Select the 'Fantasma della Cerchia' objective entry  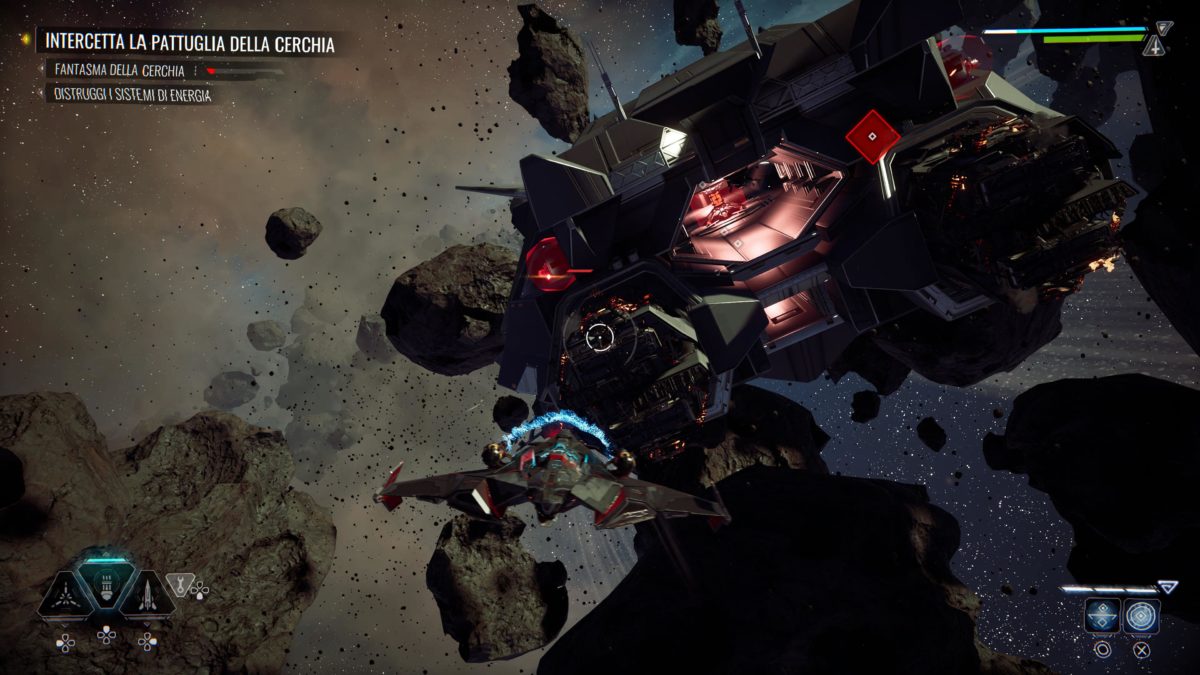click(120, 71)
